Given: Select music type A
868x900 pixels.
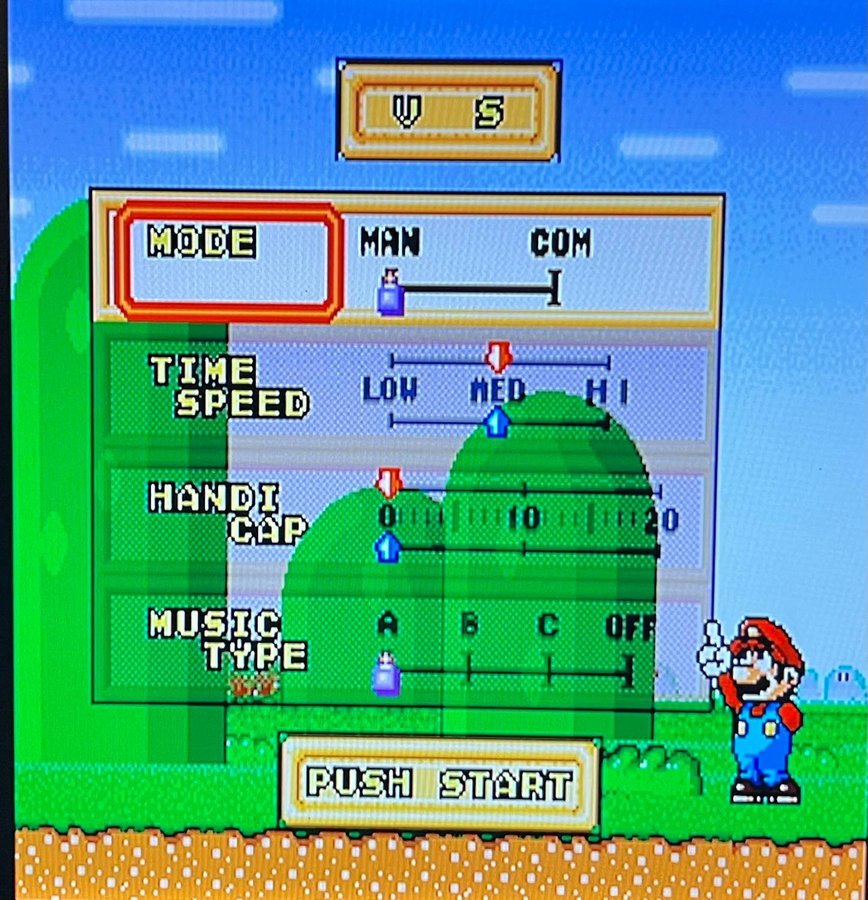Looking at the screenshot, I should (x=388, y=625).
